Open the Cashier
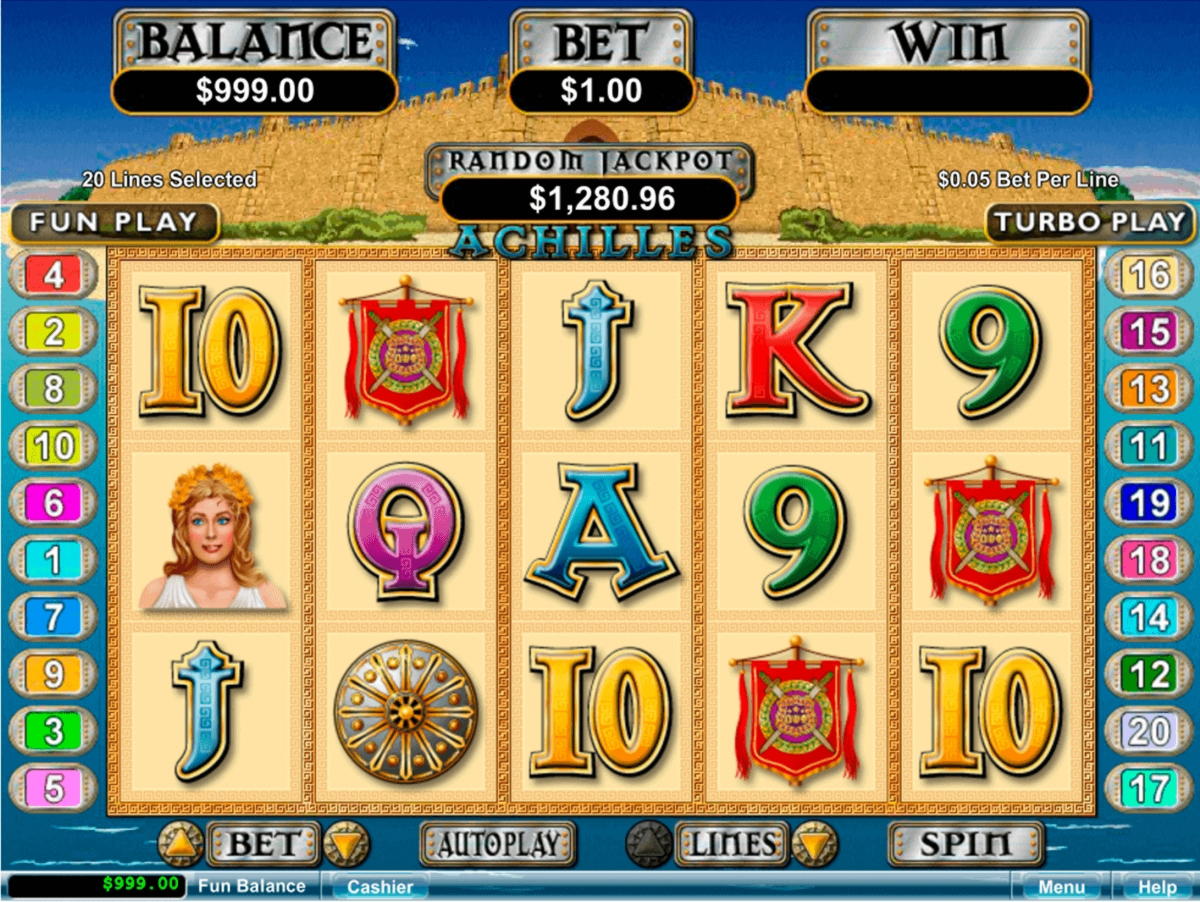 click(379, 887)
